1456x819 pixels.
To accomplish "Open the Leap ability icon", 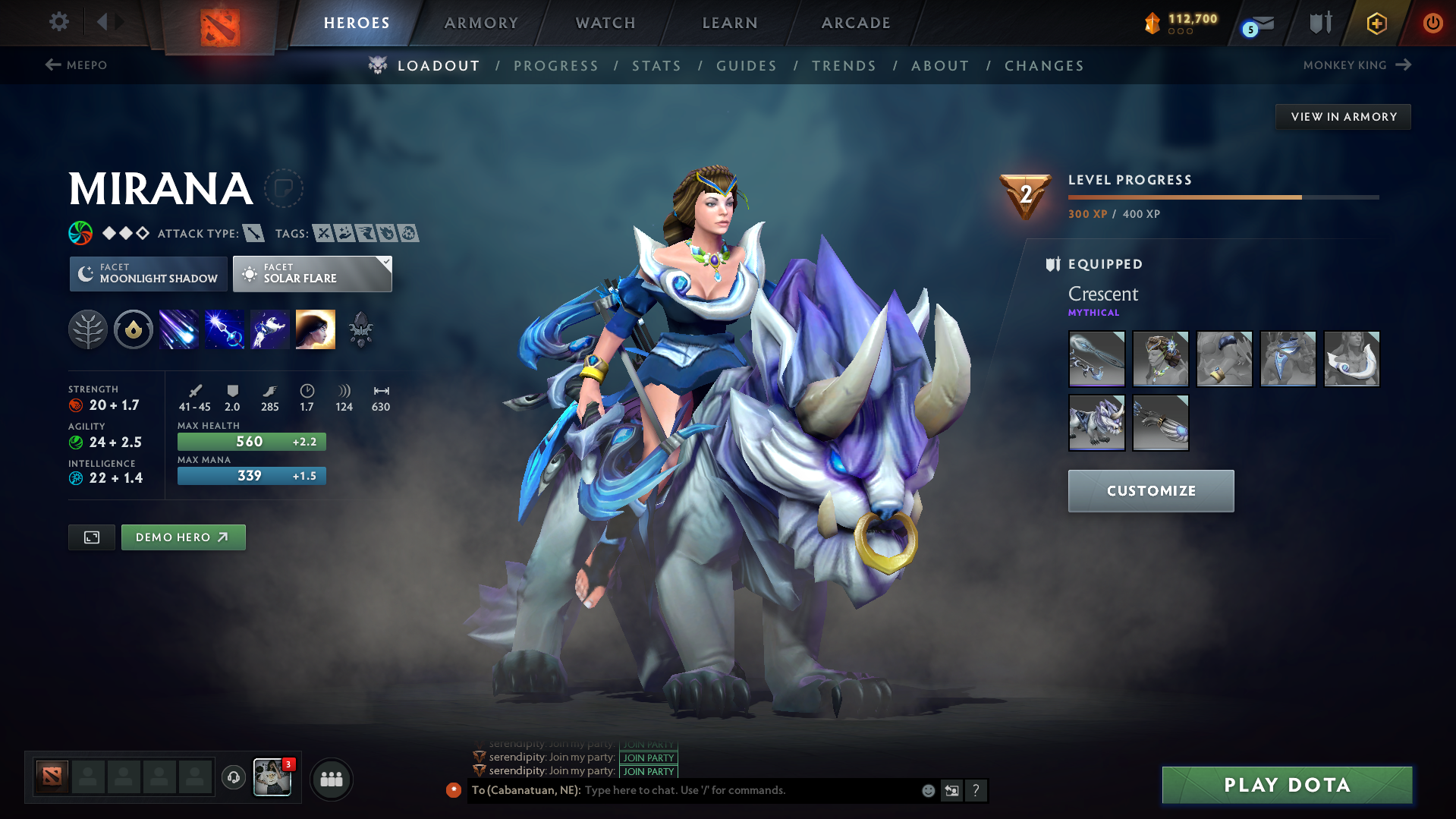I will point(270,329).
